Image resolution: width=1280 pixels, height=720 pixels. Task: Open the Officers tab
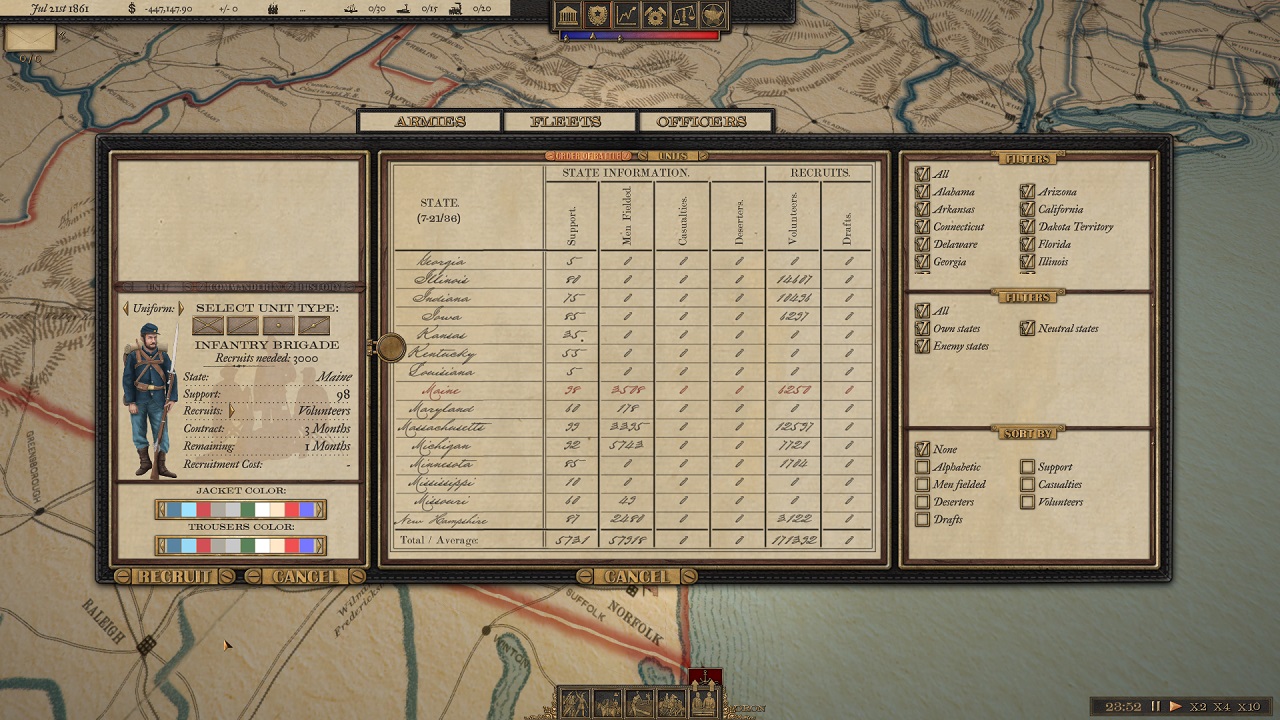point(701,122)
